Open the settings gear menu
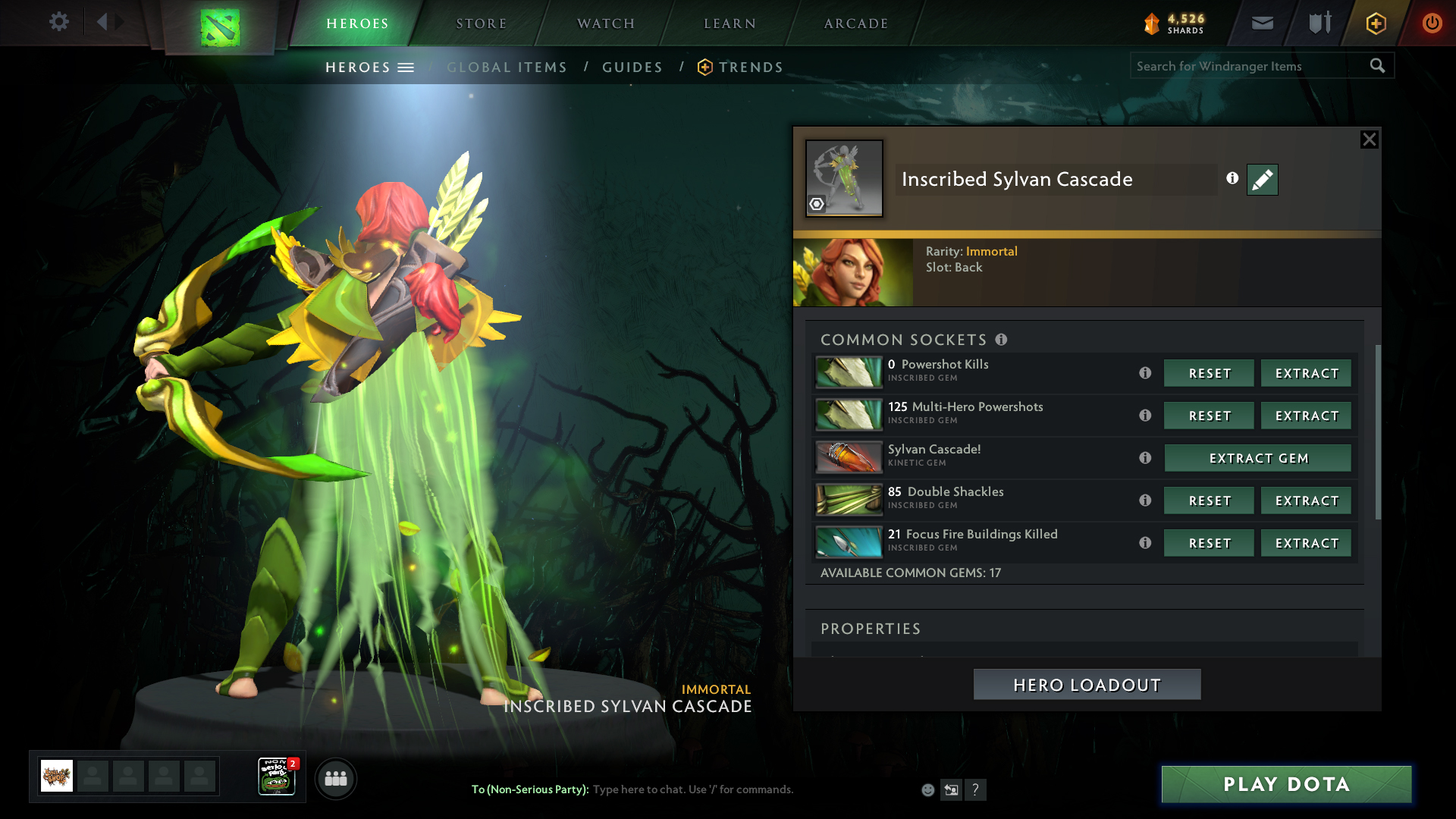 point(58,22)
